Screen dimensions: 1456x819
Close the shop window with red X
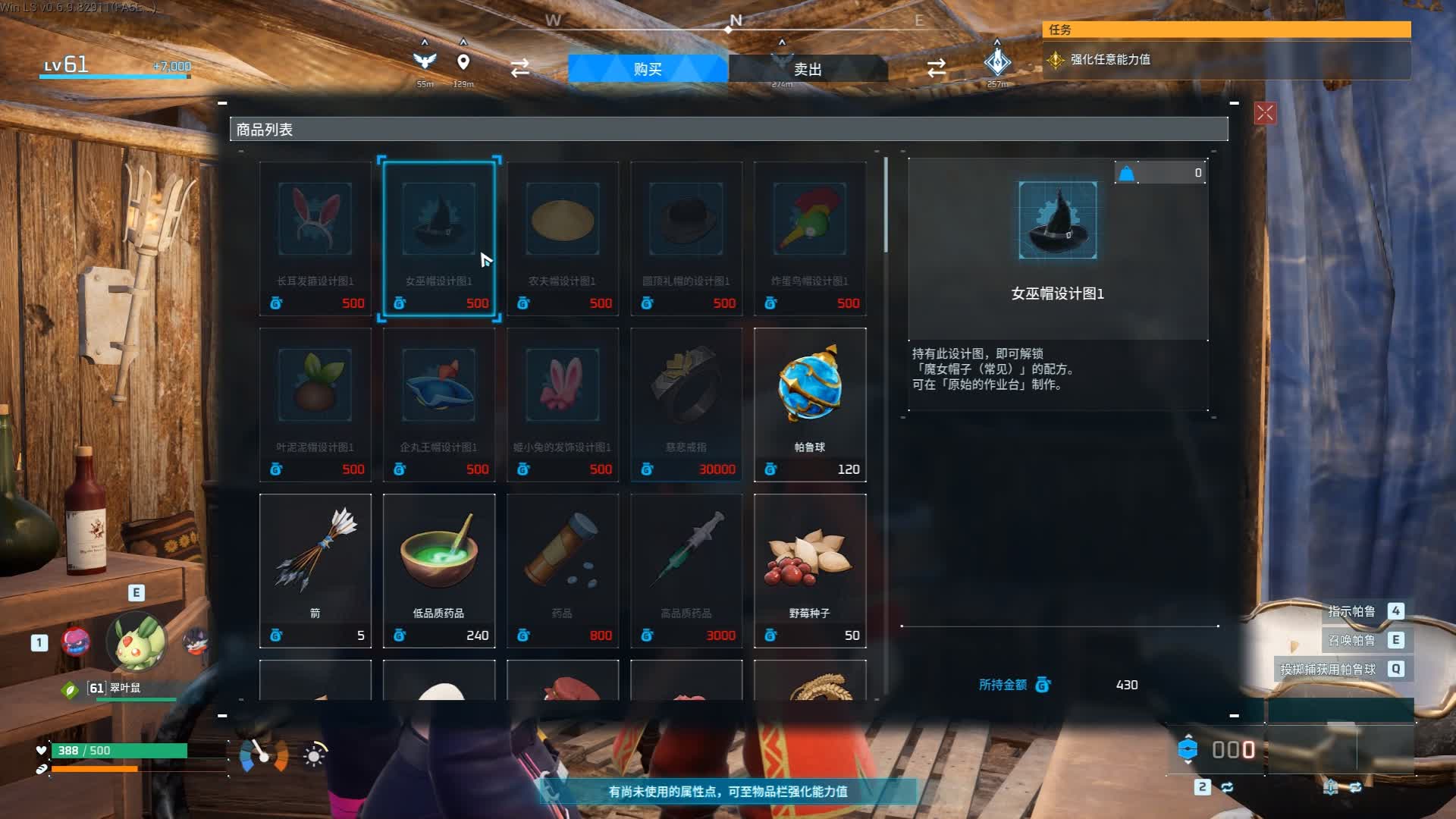point(1265,114)
